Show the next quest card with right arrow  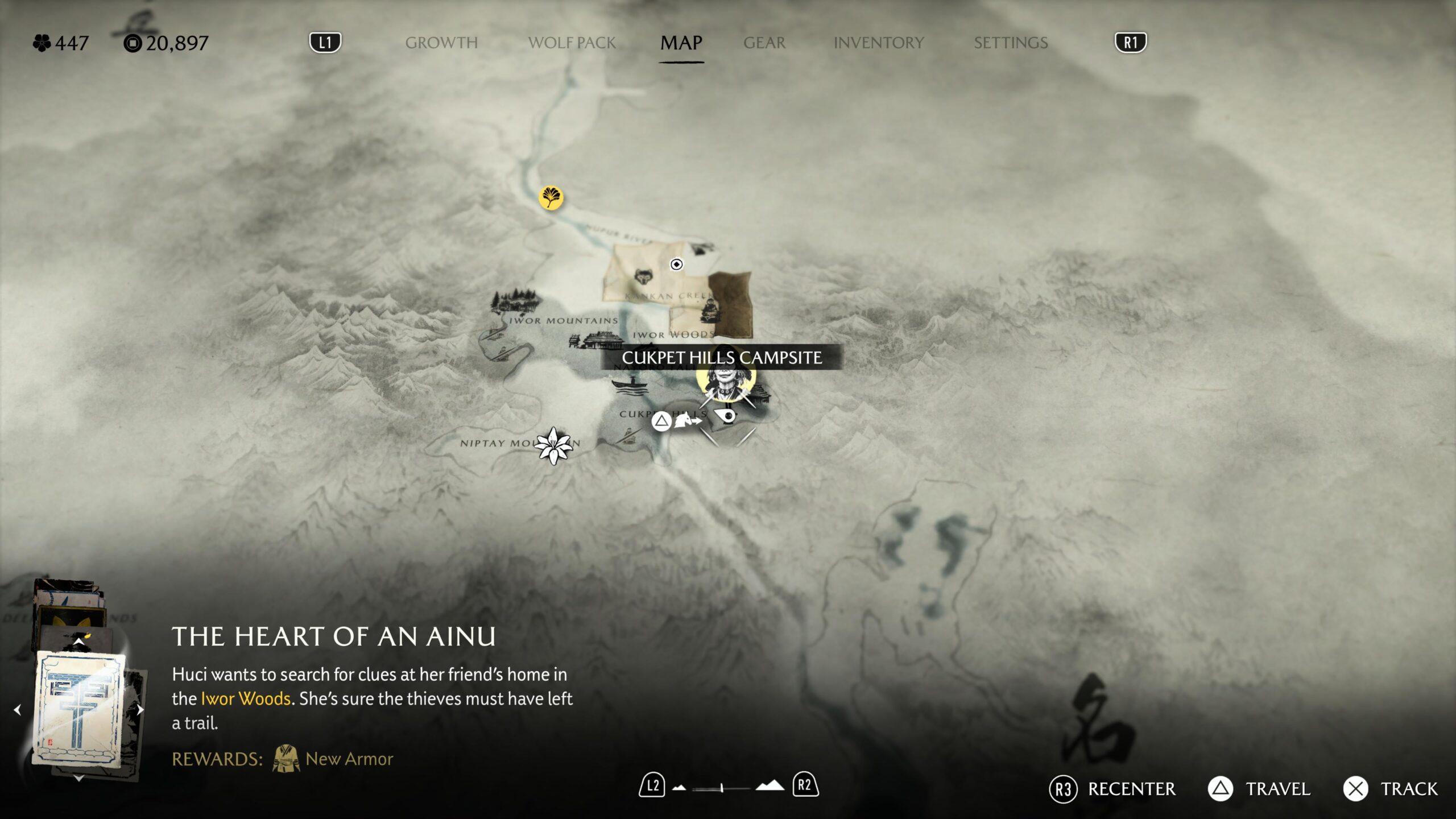(140, 709)
